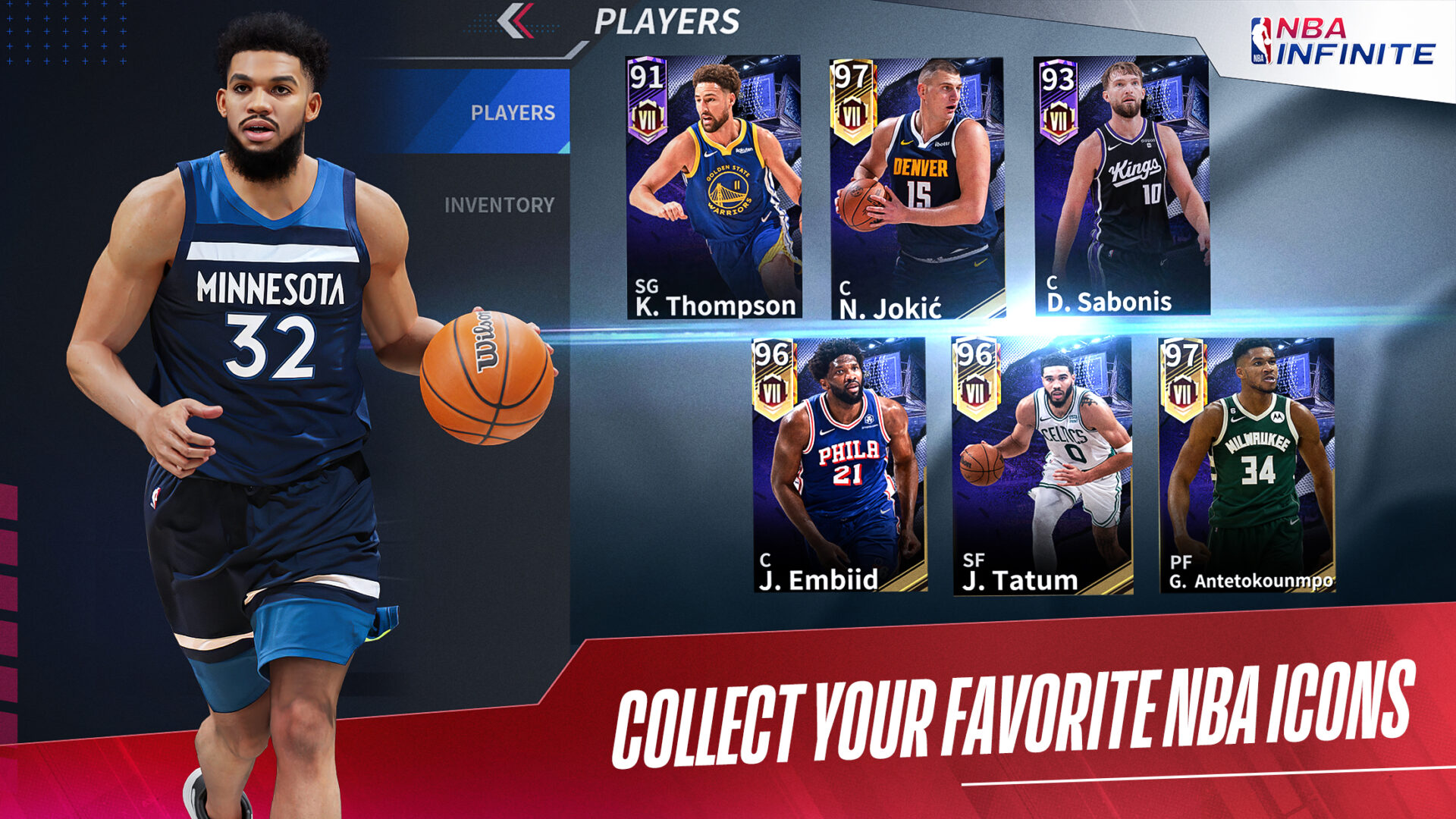Click the VII badge on K. Thompson's card

648,115
